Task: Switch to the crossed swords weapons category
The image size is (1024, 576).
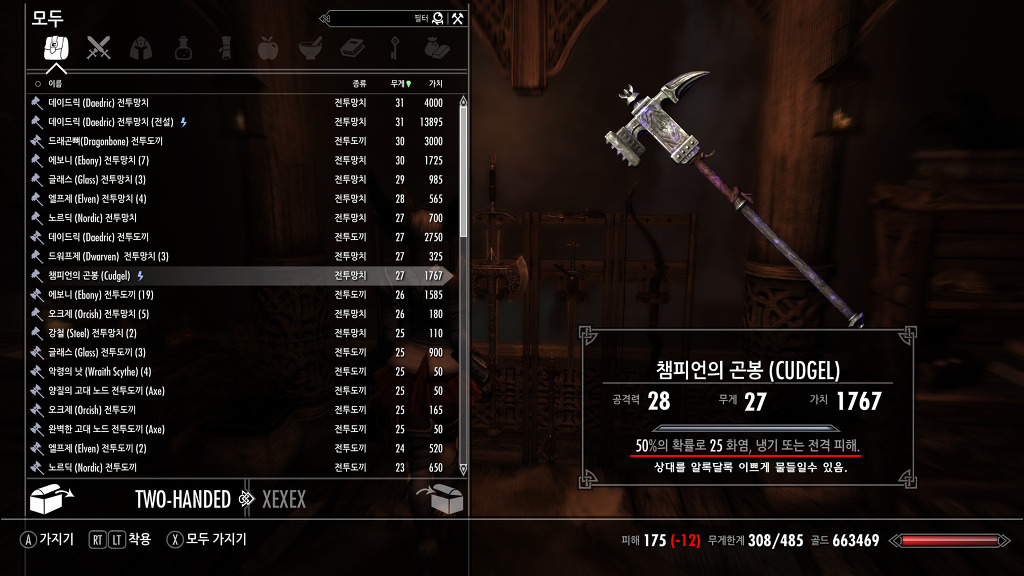Action: (98, 47)
